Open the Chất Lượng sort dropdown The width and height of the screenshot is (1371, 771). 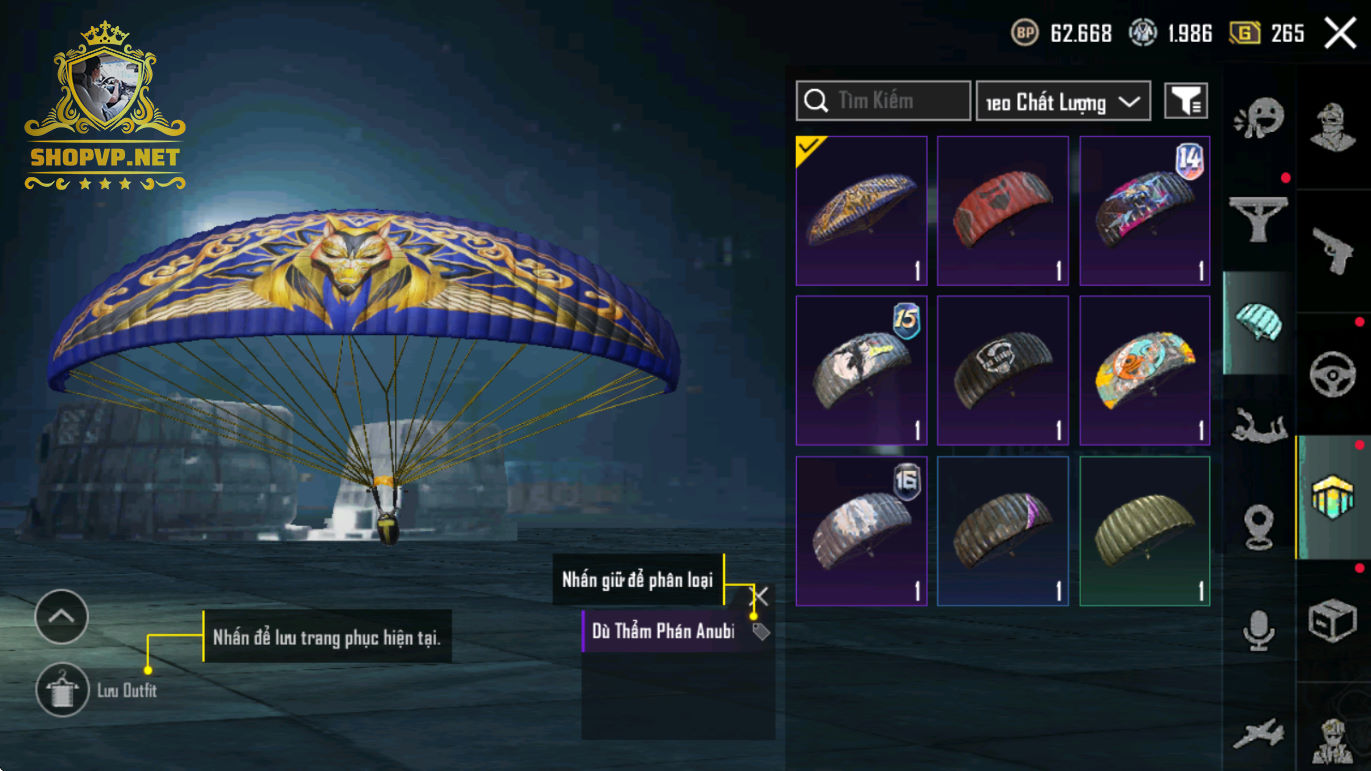tap(1063, 101)
